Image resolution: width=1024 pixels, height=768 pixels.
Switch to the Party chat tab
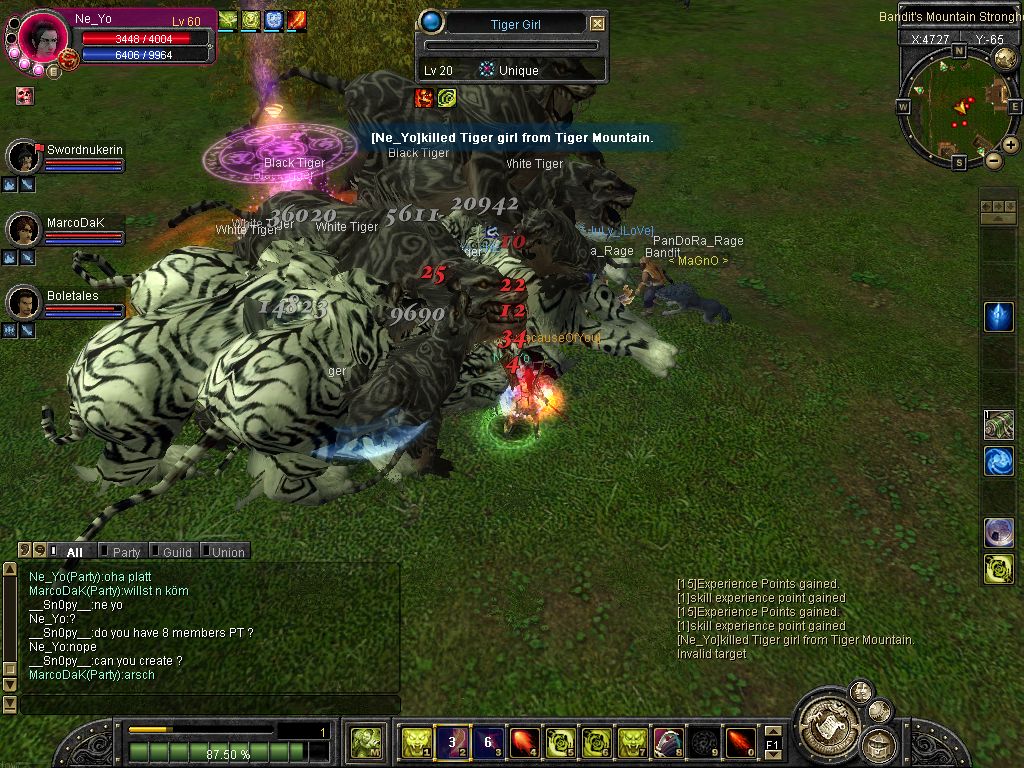click(x=126, y=551)
